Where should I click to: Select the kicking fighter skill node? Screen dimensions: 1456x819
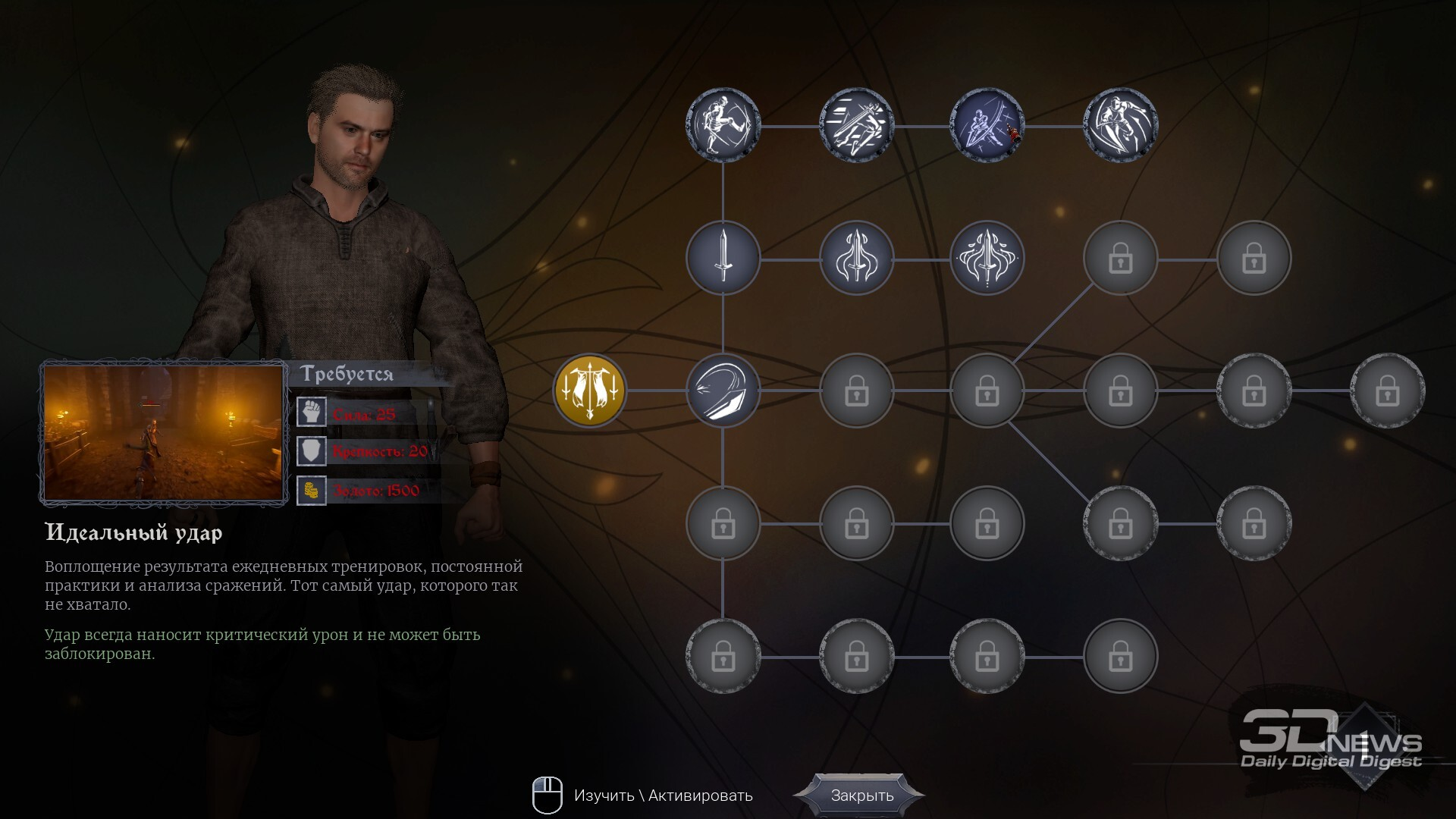coord(723,125)
